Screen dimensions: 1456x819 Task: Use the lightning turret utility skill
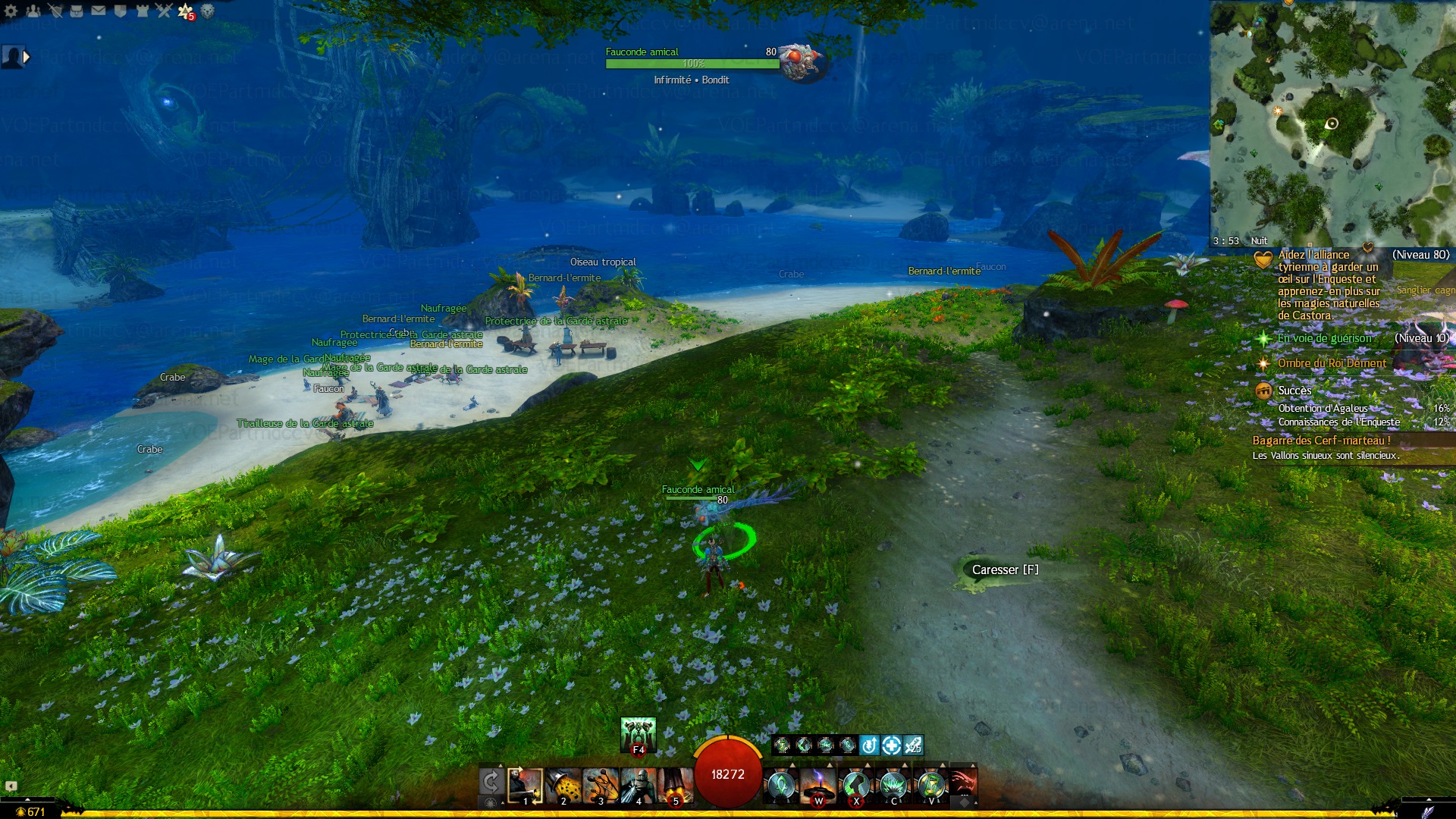pyautogui.click(x=818, y=786)
